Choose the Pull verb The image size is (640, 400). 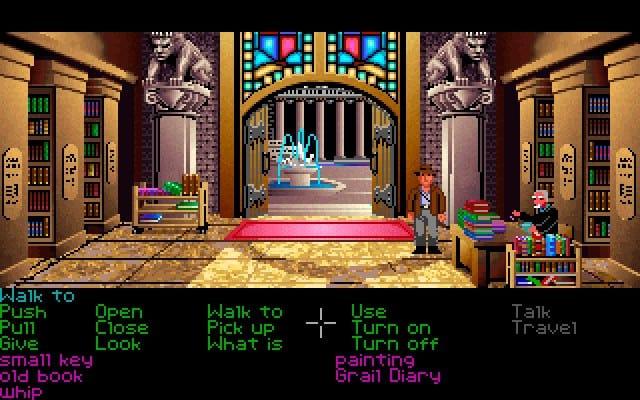(20, 328)
